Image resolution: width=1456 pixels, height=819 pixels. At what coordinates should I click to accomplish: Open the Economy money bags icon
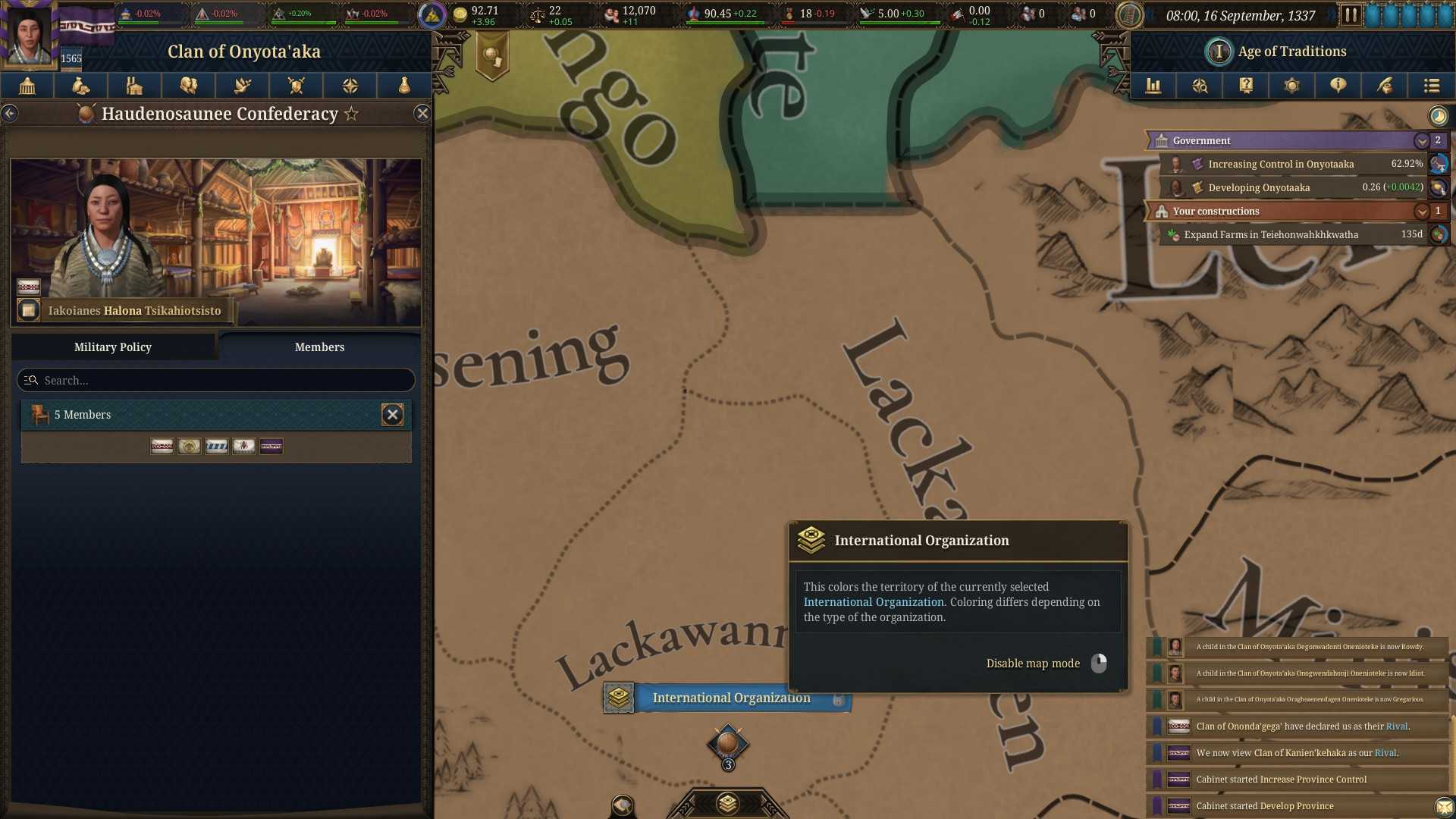tap(81, 86)
